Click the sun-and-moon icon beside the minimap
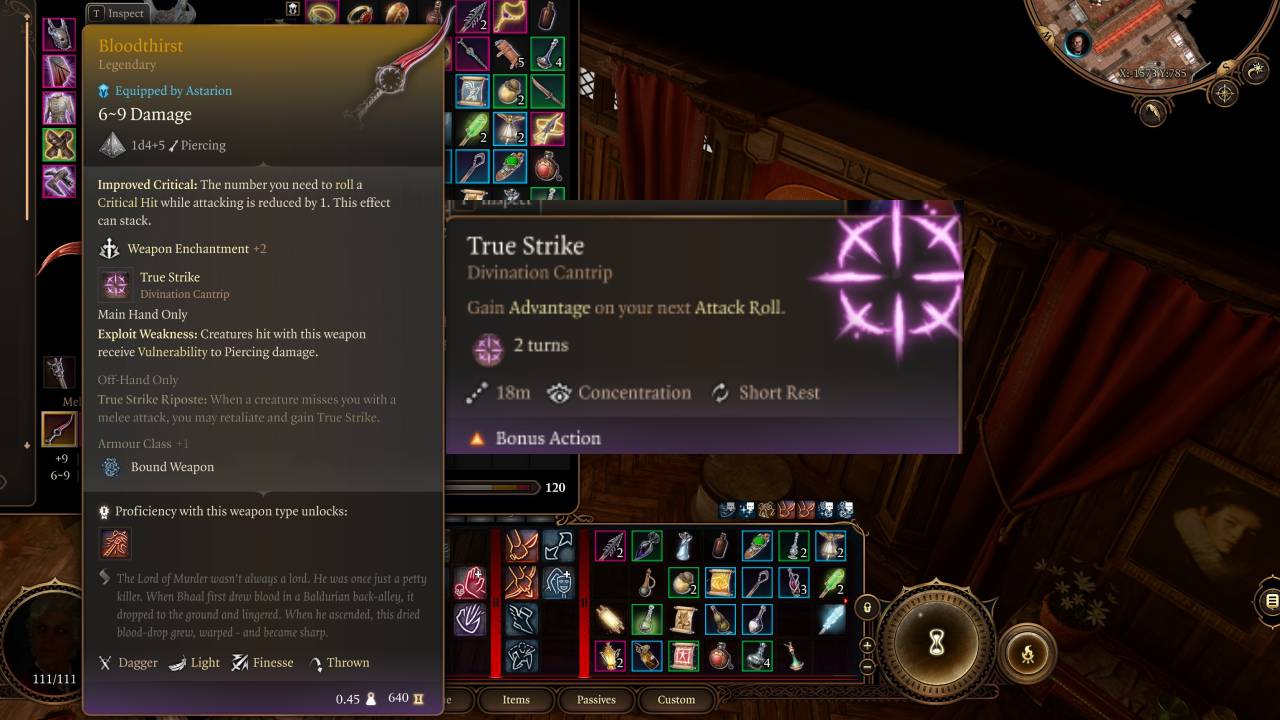 click(x=1255, y=70)
